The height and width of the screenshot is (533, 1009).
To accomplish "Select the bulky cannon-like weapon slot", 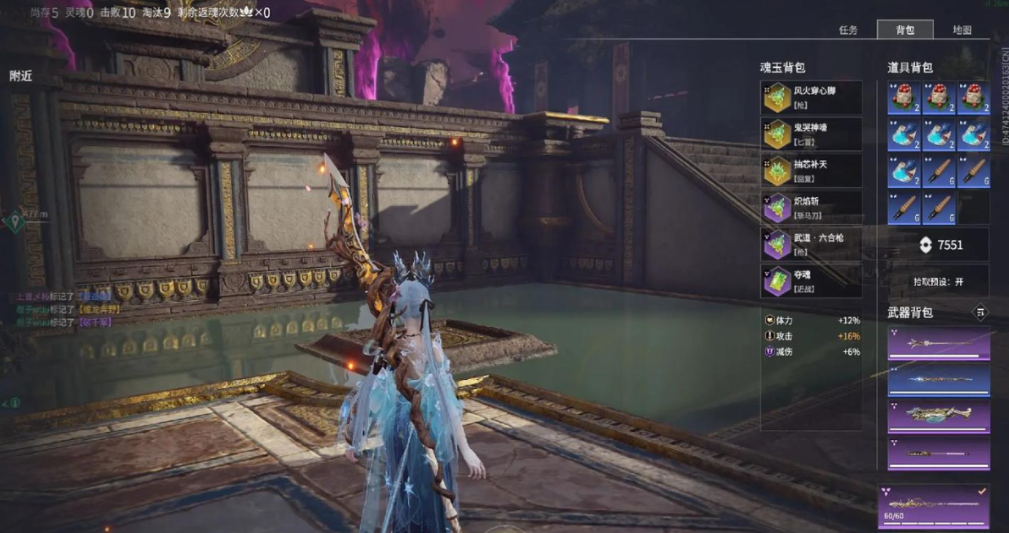I will [938, 416].
